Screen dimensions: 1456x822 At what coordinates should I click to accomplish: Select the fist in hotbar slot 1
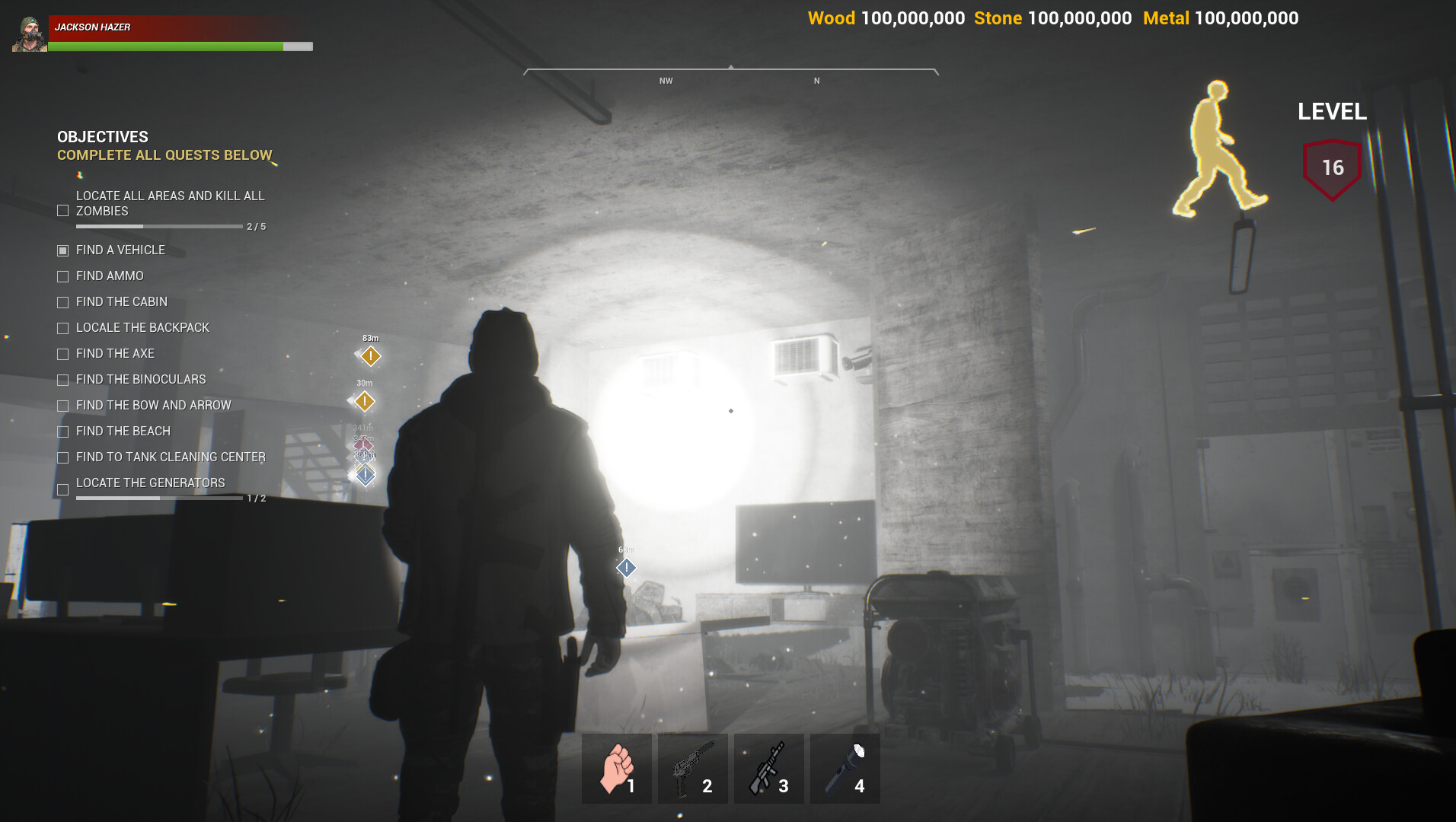[616, 767]
